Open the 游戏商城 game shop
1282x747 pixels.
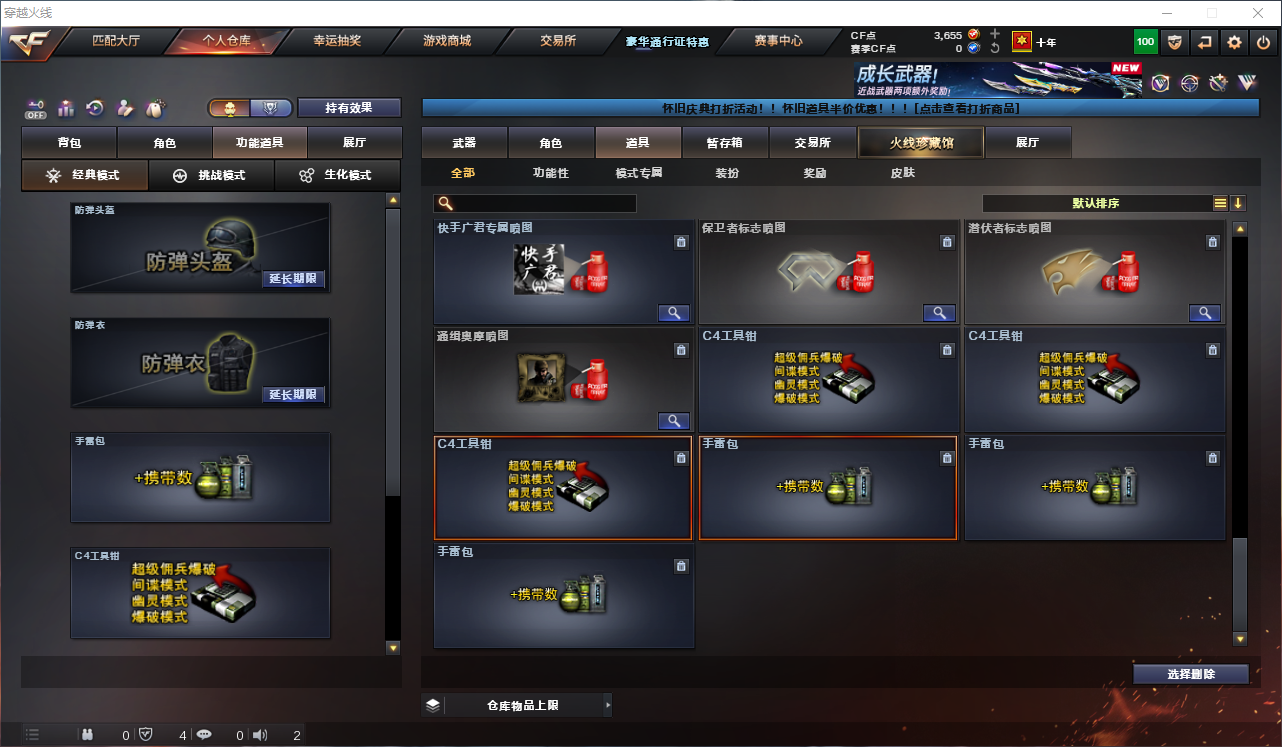click(446, 41)
